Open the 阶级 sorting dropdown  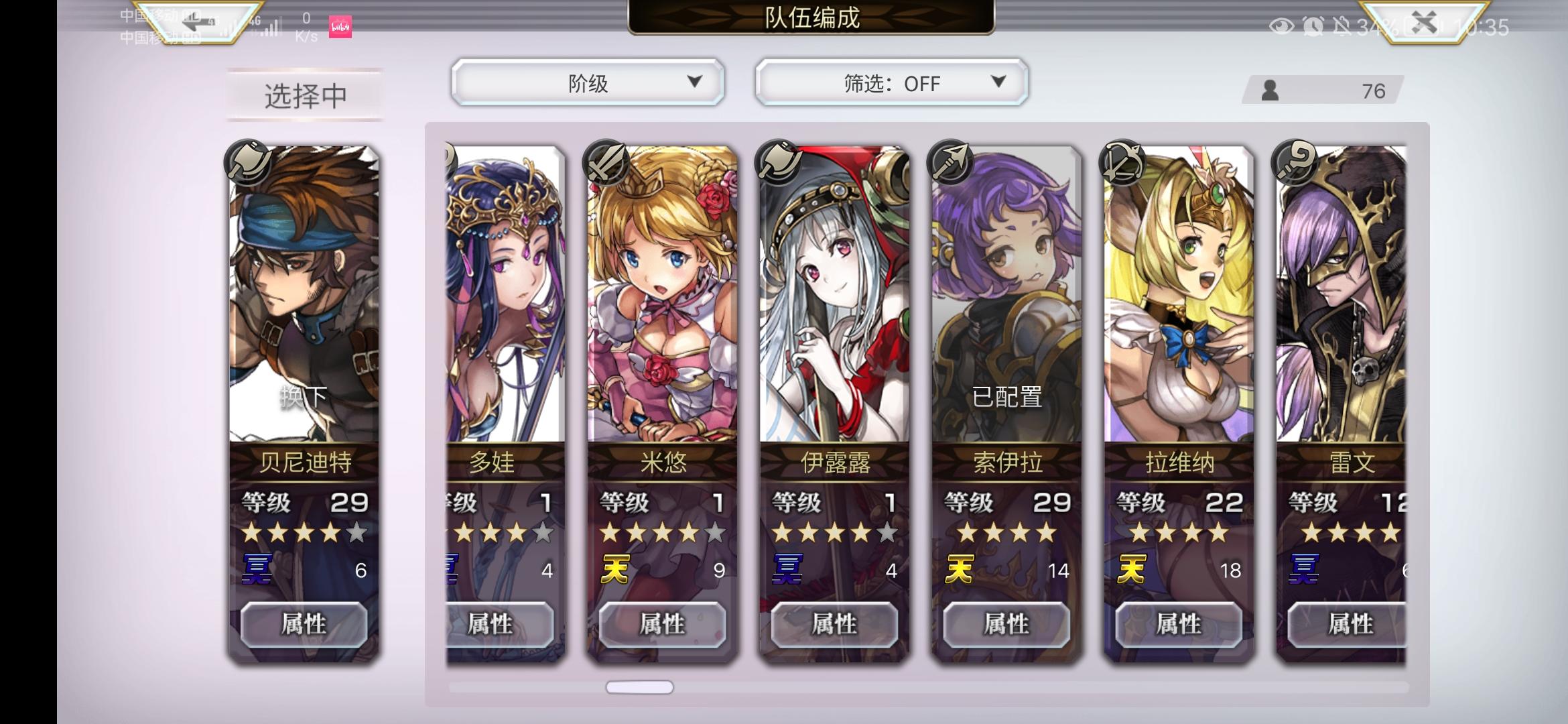(588, 82)
